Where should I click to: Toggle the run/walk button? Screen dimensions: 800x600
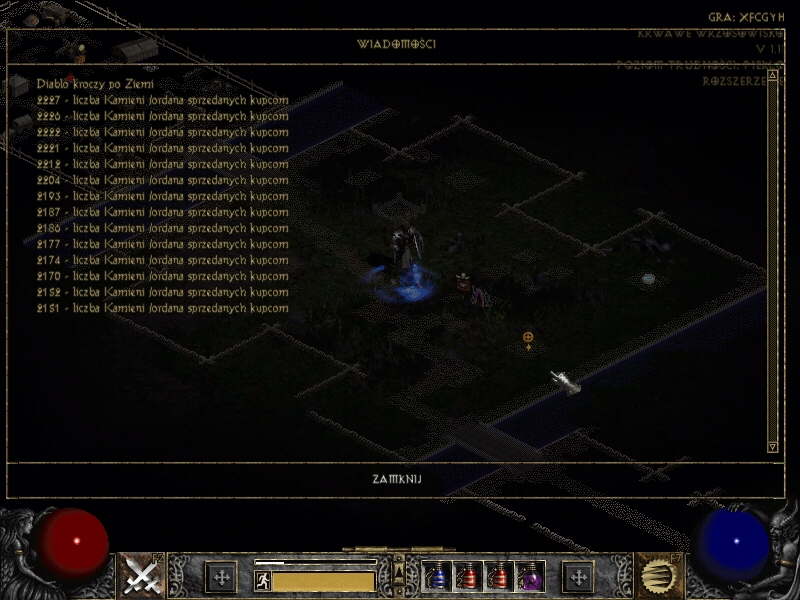point(262,580)
